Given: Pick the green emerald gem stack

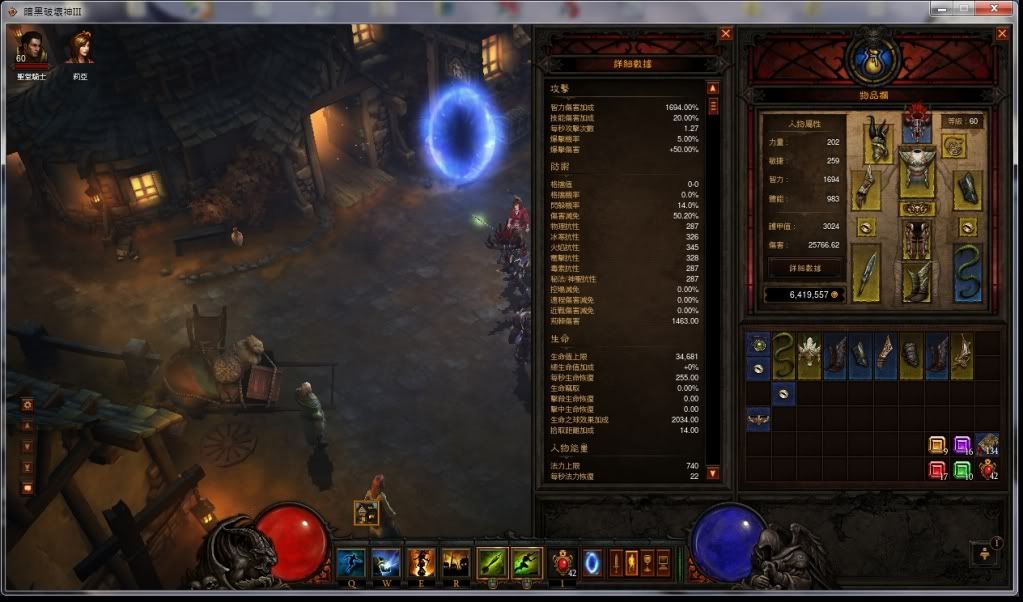Looking at the screenshot, I should [x=962, y=468].
